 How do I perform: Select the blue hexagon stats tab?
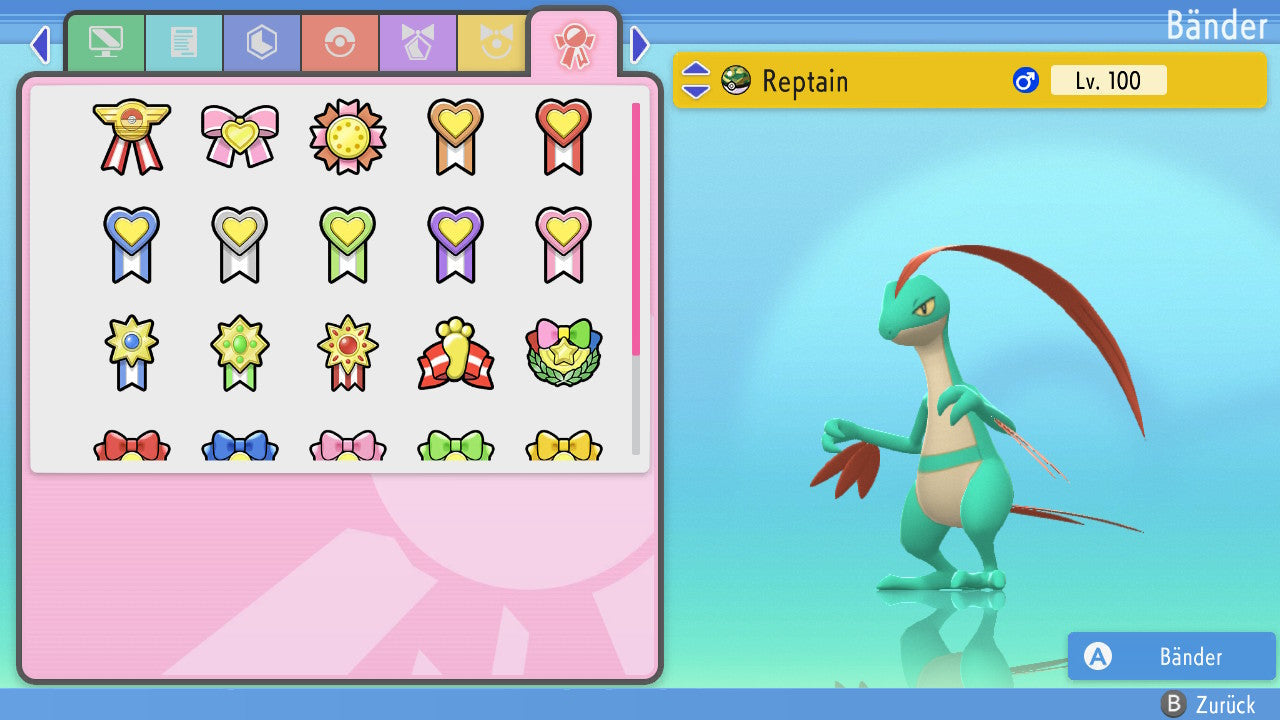262,43
